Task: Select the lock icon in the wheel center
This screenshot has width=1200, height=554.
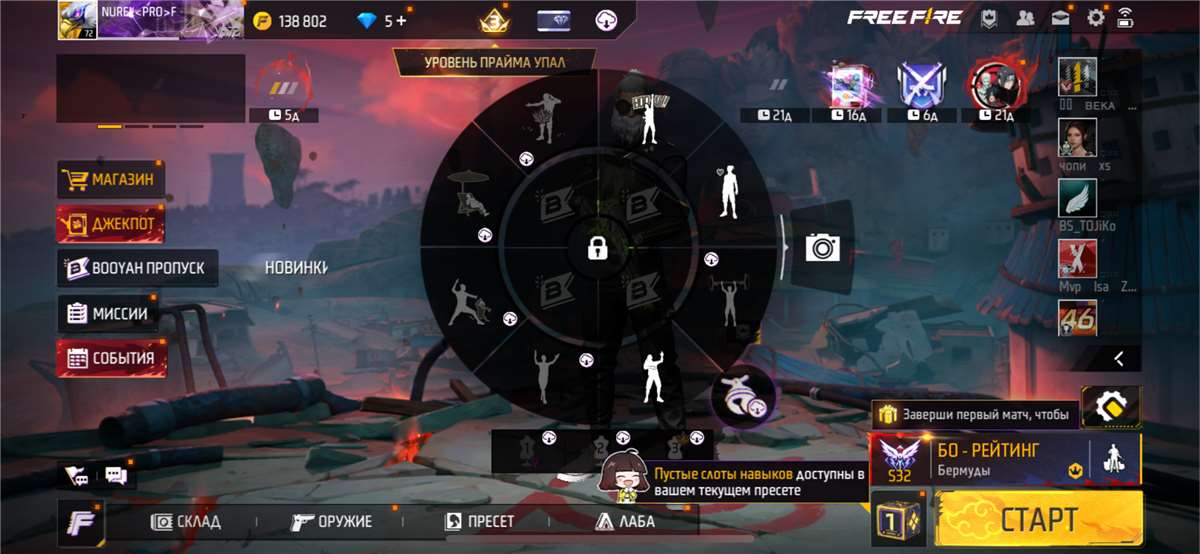Action: [x=598, y=248]
